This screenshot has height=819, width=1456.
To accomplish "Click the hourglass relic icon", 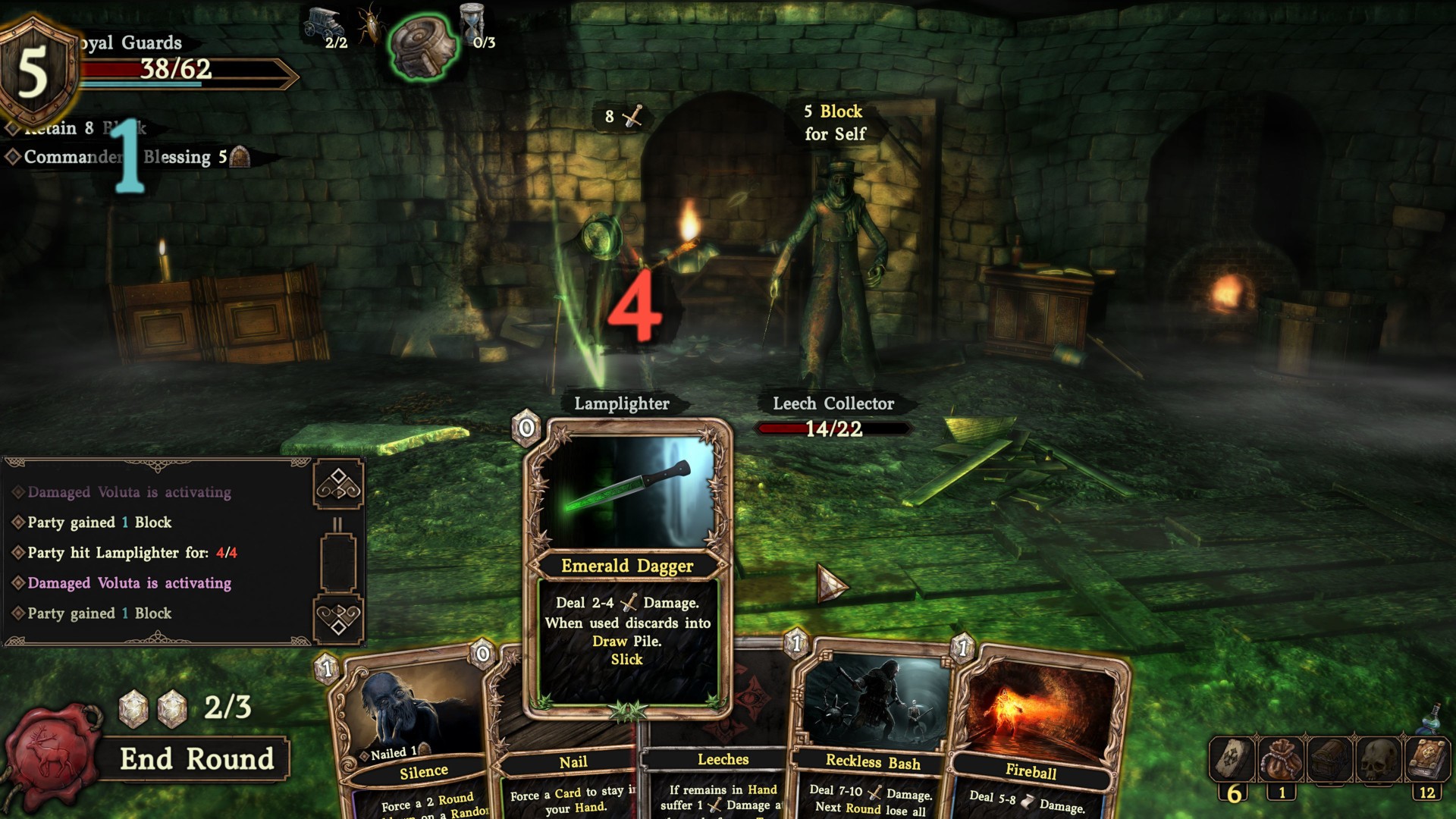I will tap(472, 23).
